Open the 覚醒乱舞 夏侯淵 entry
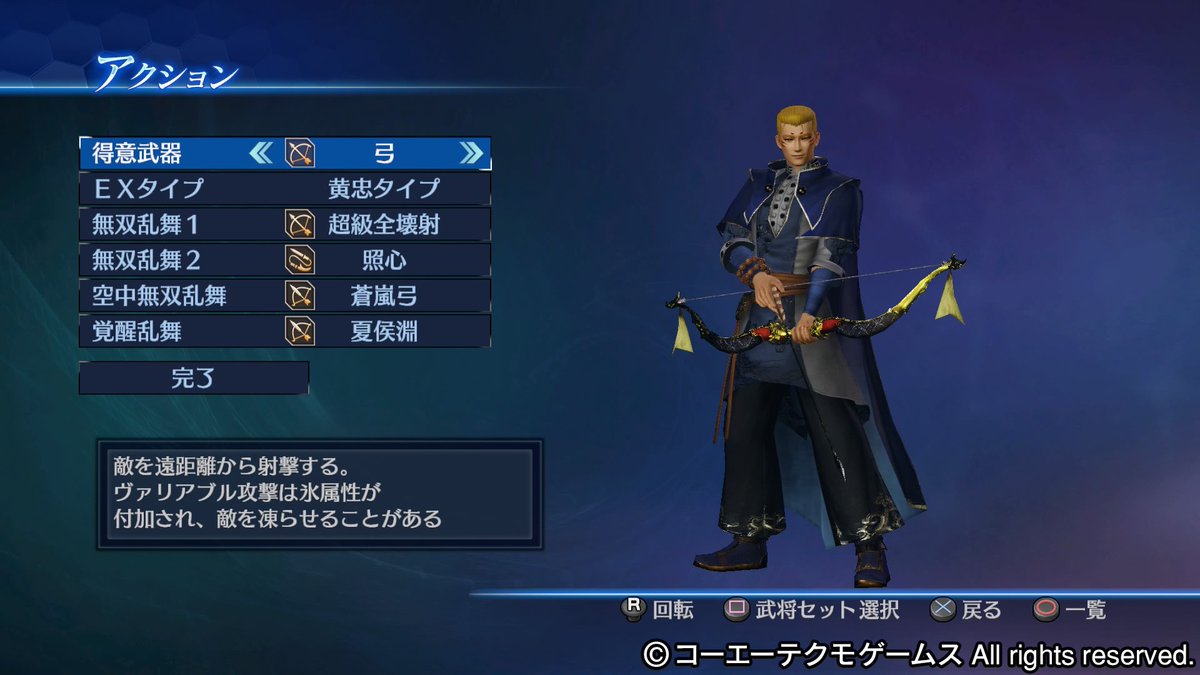1200x675 pixels. click(284, 331)
